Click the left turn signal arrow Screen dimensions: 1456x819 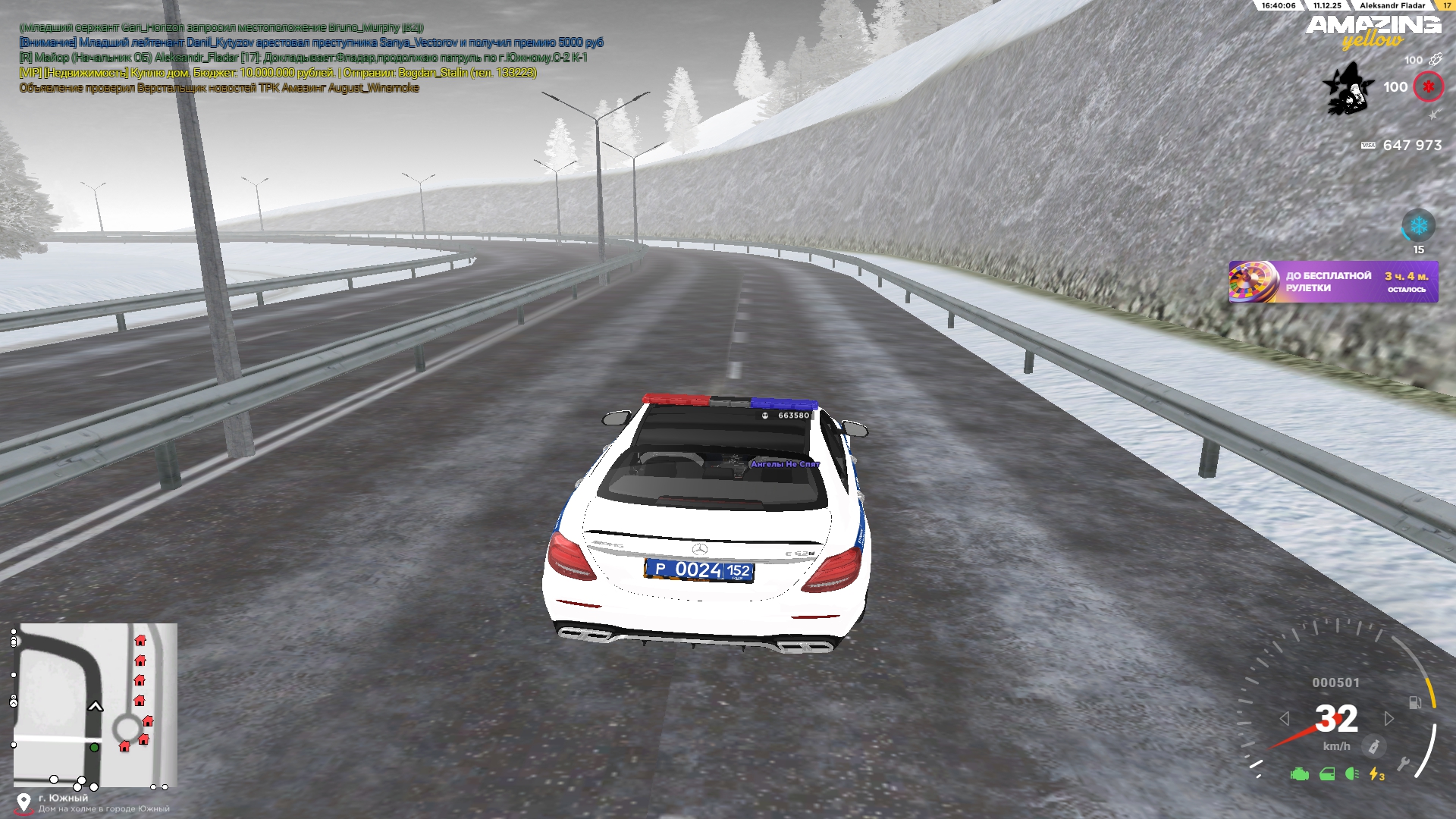pos(1284,718)
